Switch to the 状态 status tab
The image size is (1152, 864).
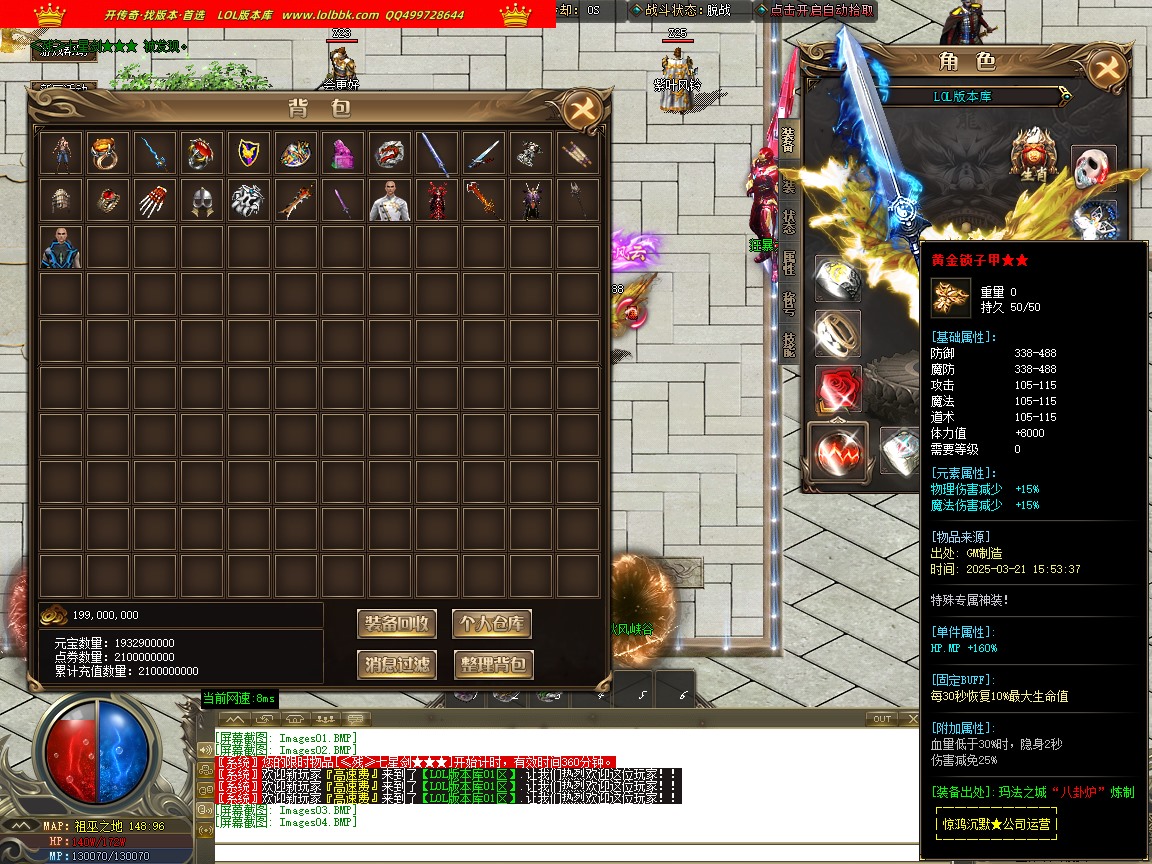(x=788, y=222)
